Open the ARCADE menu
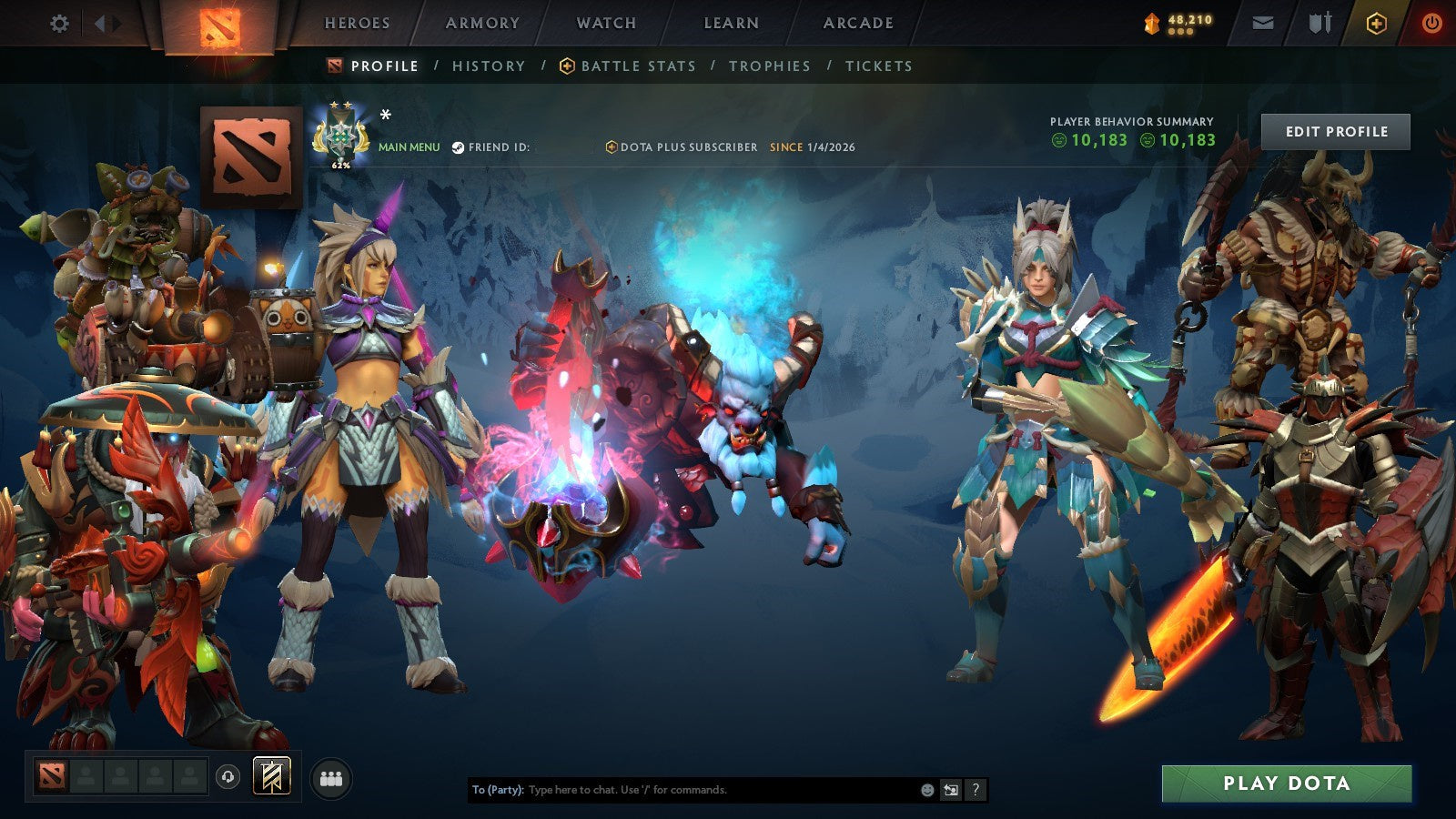The height and width of the screenshot is (819, 1456). click(x=860, y=24)
